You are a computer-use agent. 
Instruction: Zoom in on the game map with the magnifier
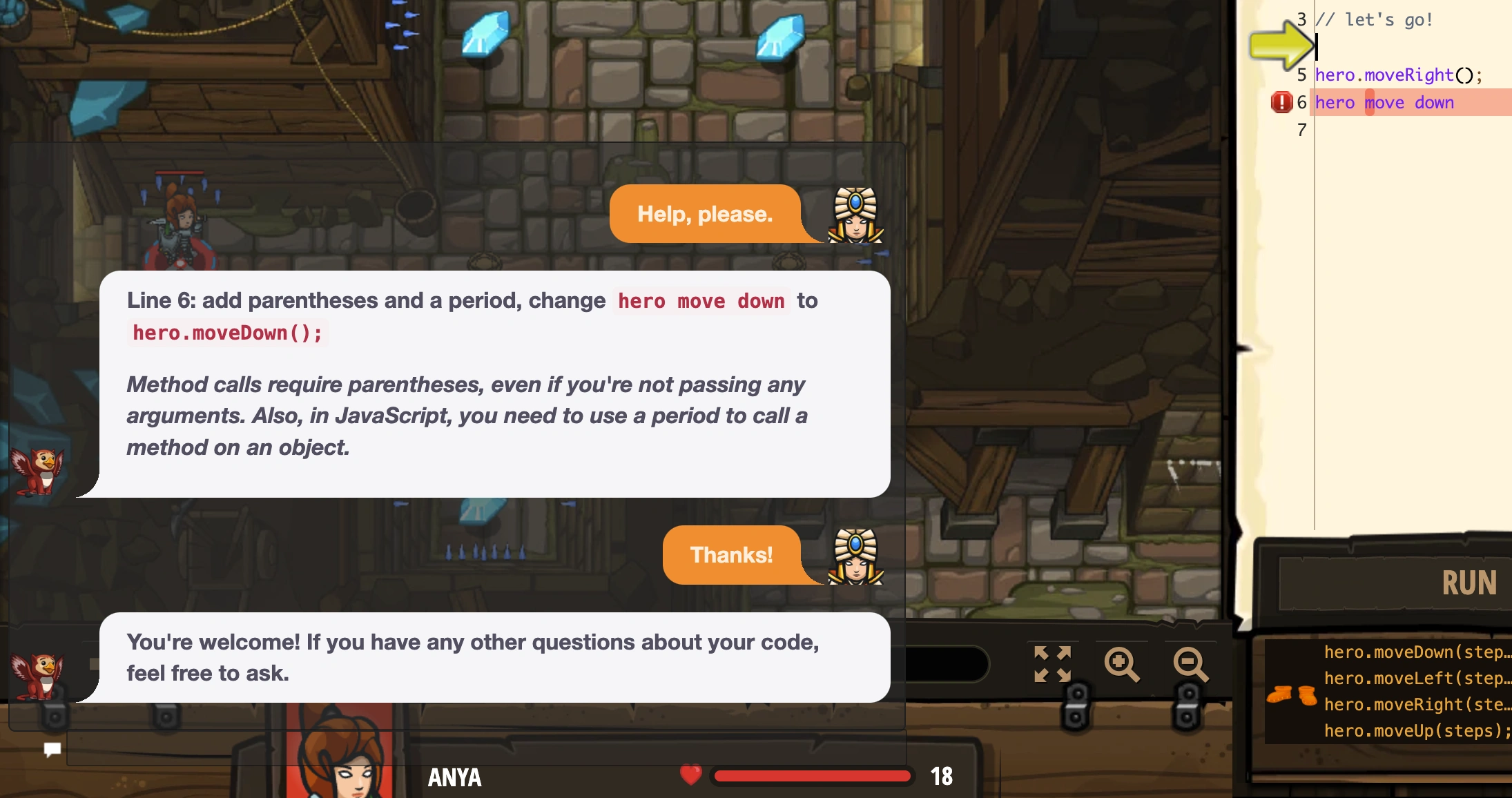pos(1121,665)
